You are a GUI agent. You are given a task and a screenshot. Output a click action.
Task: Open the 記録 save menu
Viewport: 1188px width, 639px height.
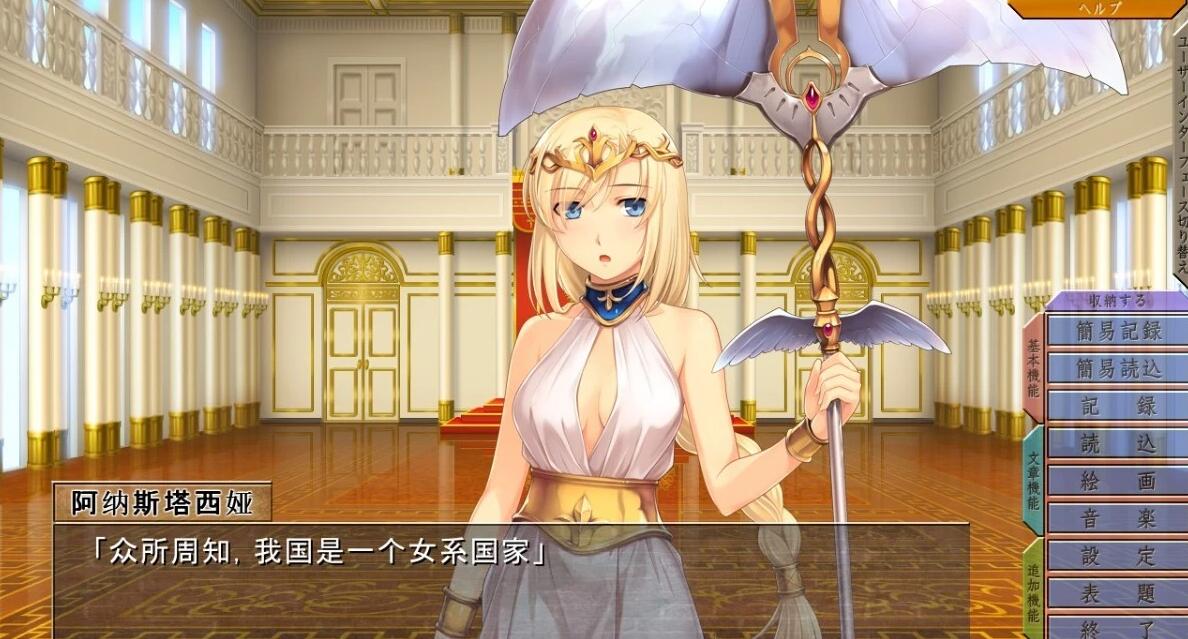tap(1118, 406)
